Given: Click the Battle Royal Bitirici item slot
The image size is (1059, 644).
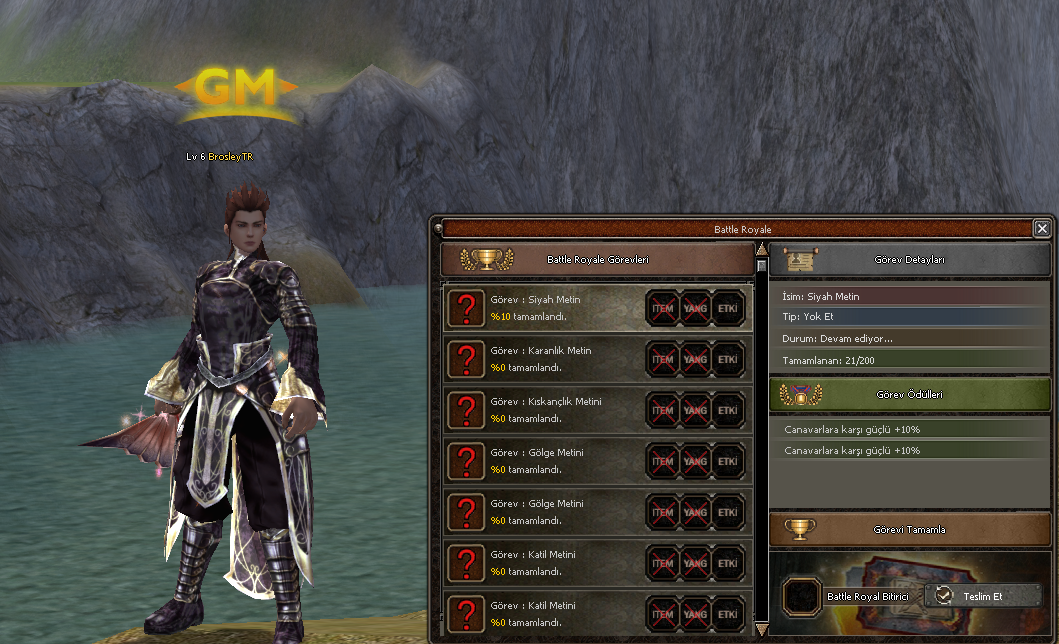Looking at the screenshot, I should click(801, 596).
